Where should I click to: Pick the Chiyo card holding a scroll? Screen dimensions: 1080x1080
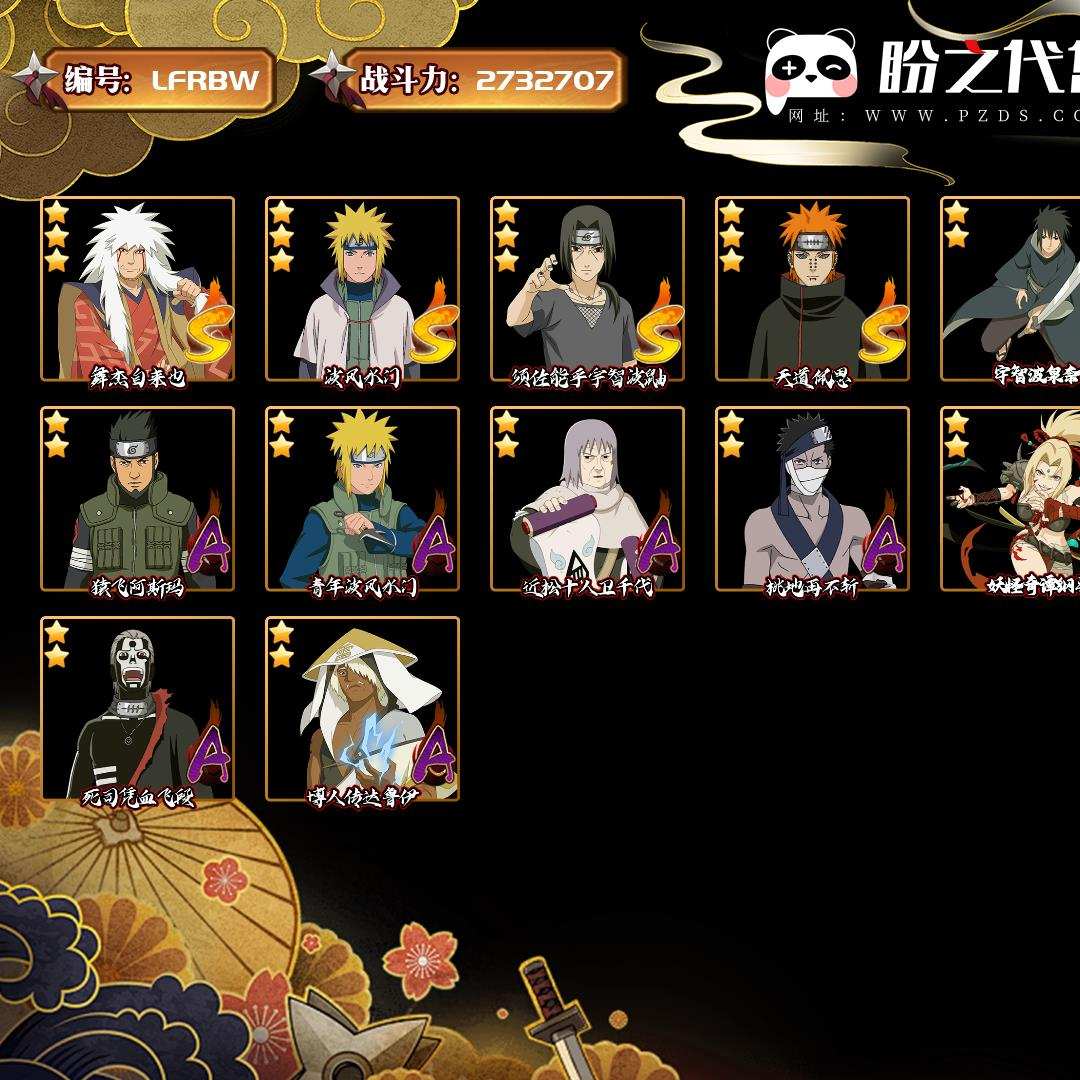point(587,499)
